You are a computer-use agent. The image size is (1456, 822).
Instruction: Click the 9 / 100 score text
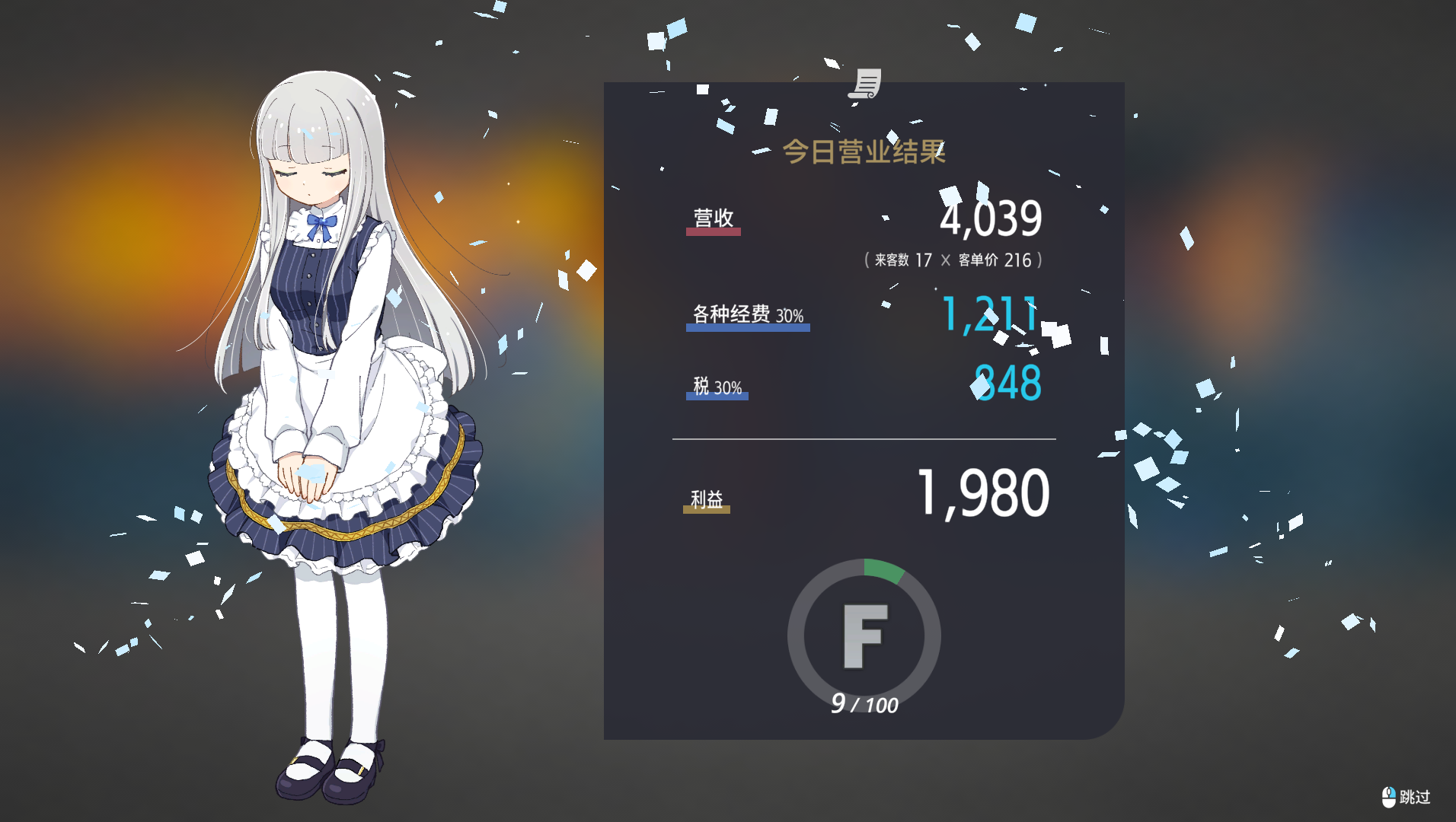pos(864,705)
